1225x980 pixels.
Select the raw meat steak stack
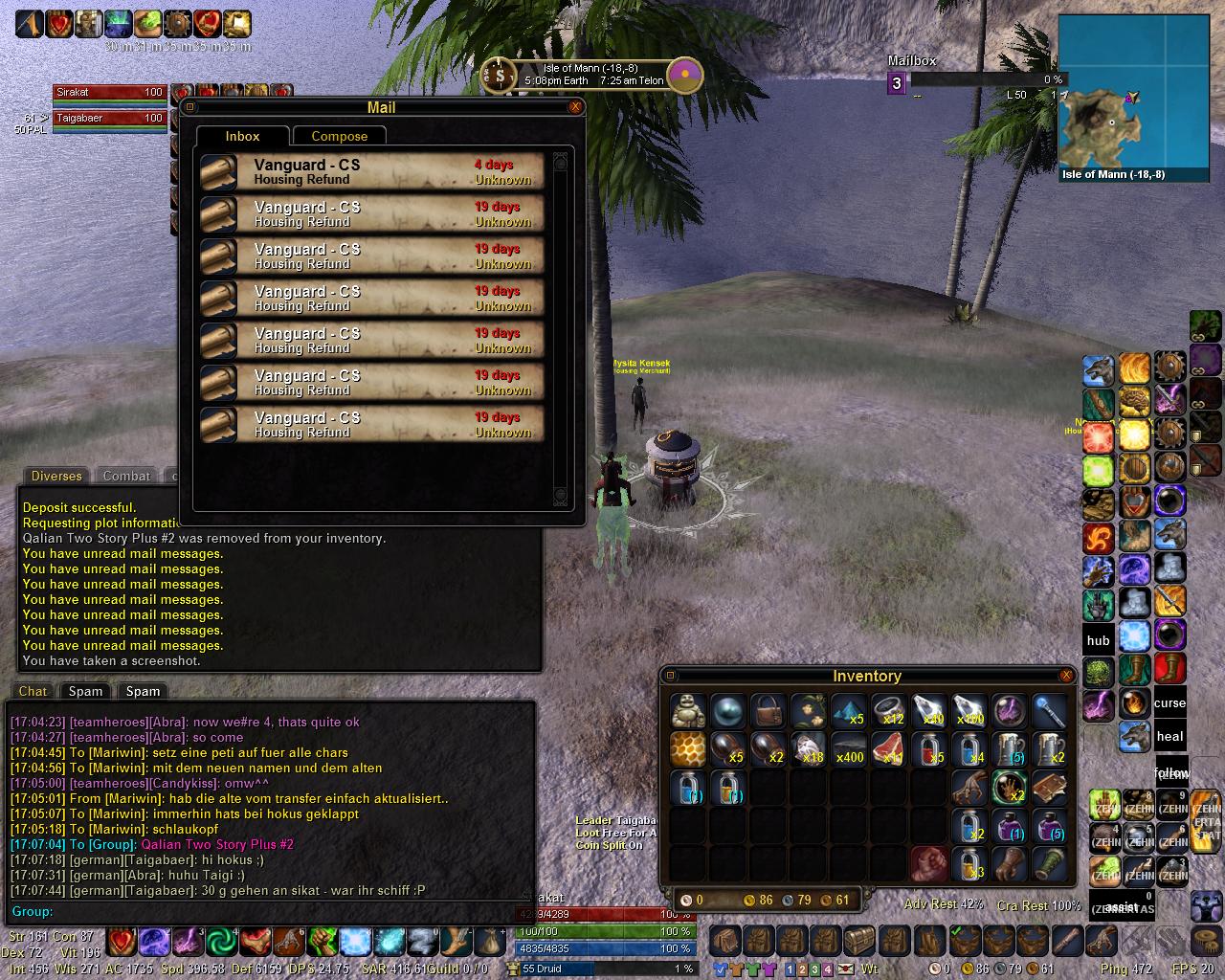889,748
